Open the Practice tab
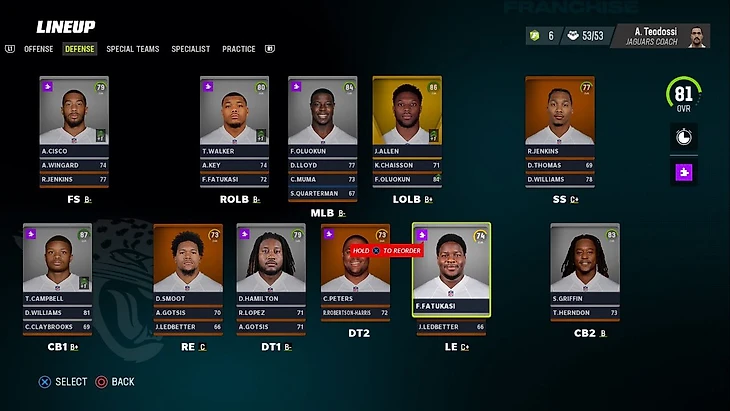 pyautogui.click(x=238, y=49)
